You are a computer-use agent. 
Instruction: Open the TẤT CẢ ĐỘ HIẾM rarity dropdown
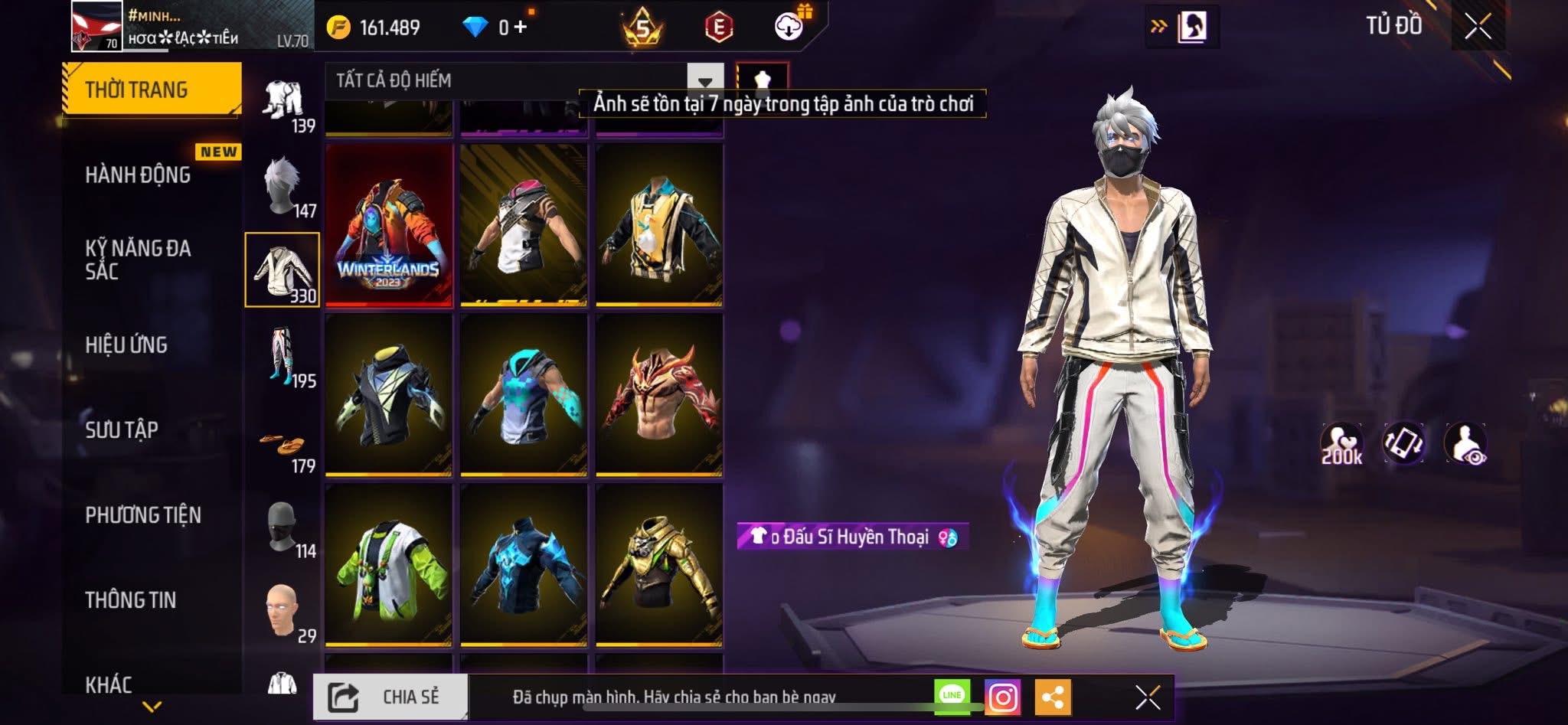coord(705,80)
